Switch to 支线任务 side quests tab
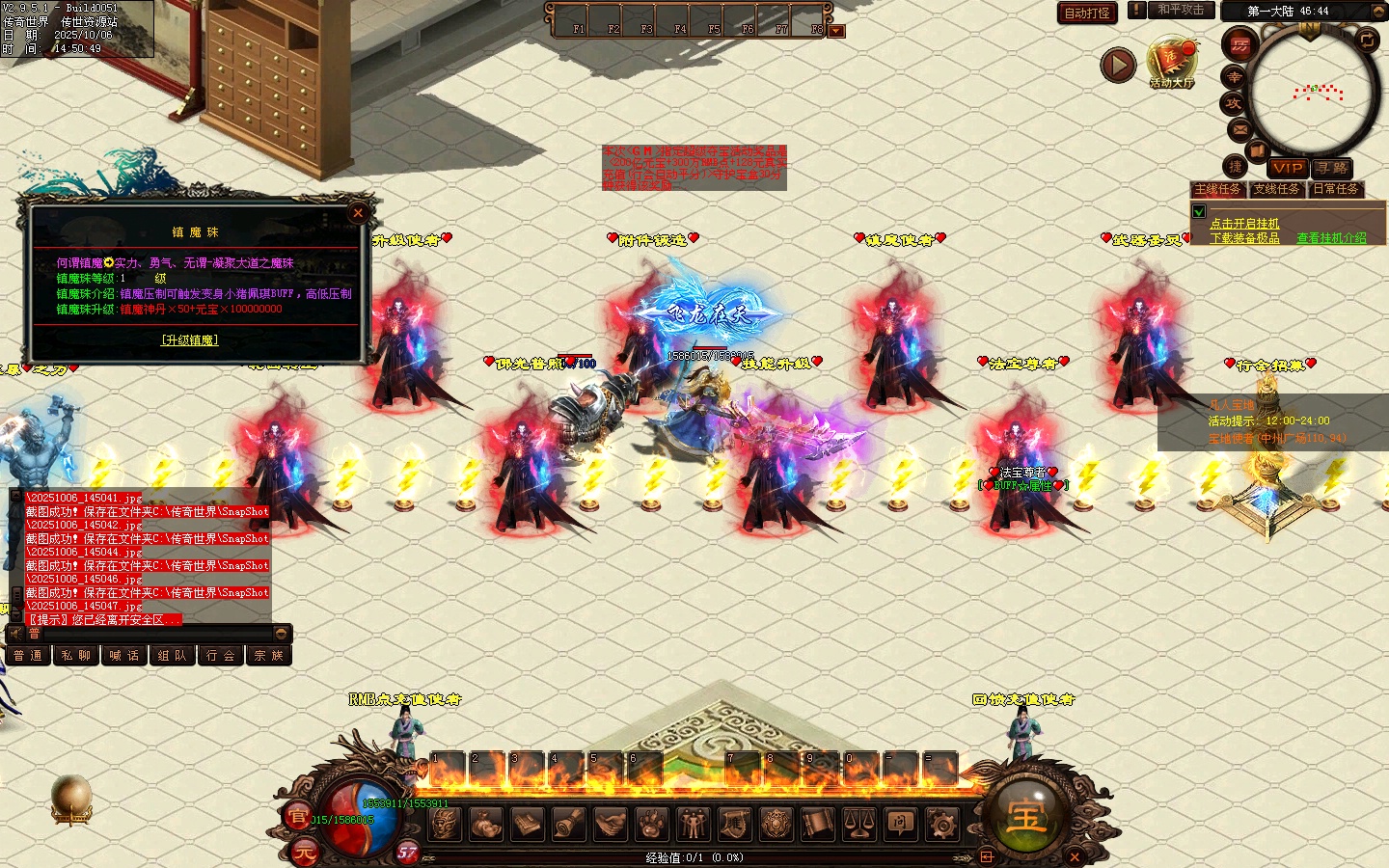This screenshot has height=868, width=1389. 1276,190
